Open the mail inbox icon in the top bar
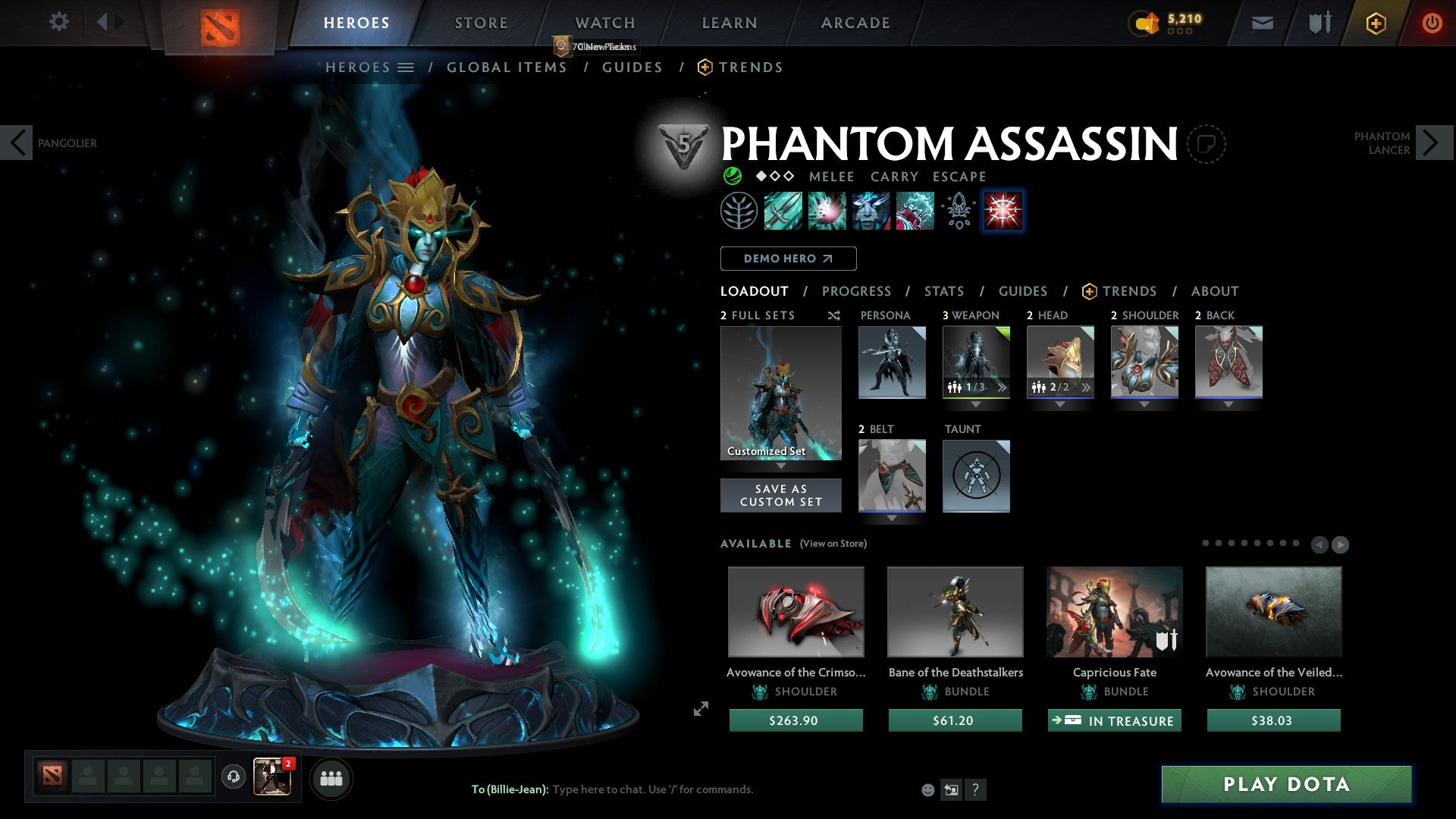The height and width of the screenshot is (819, 1456). coord(1262,23)
